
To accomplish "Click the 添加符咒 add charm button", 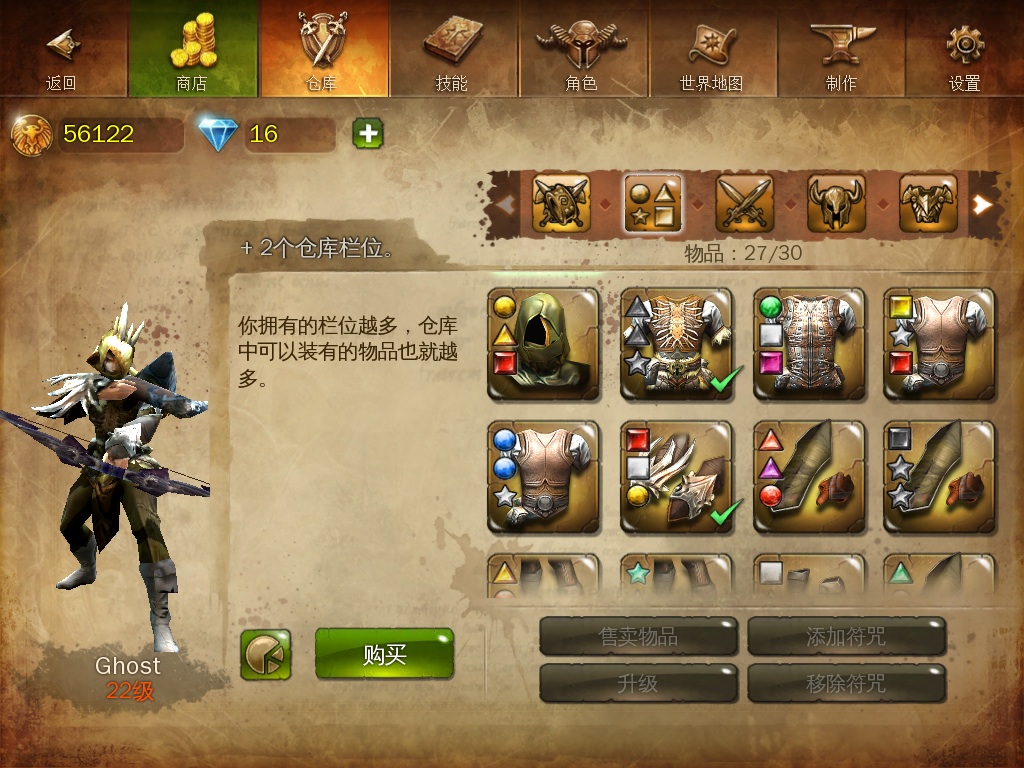I will (x=846, y=636).
